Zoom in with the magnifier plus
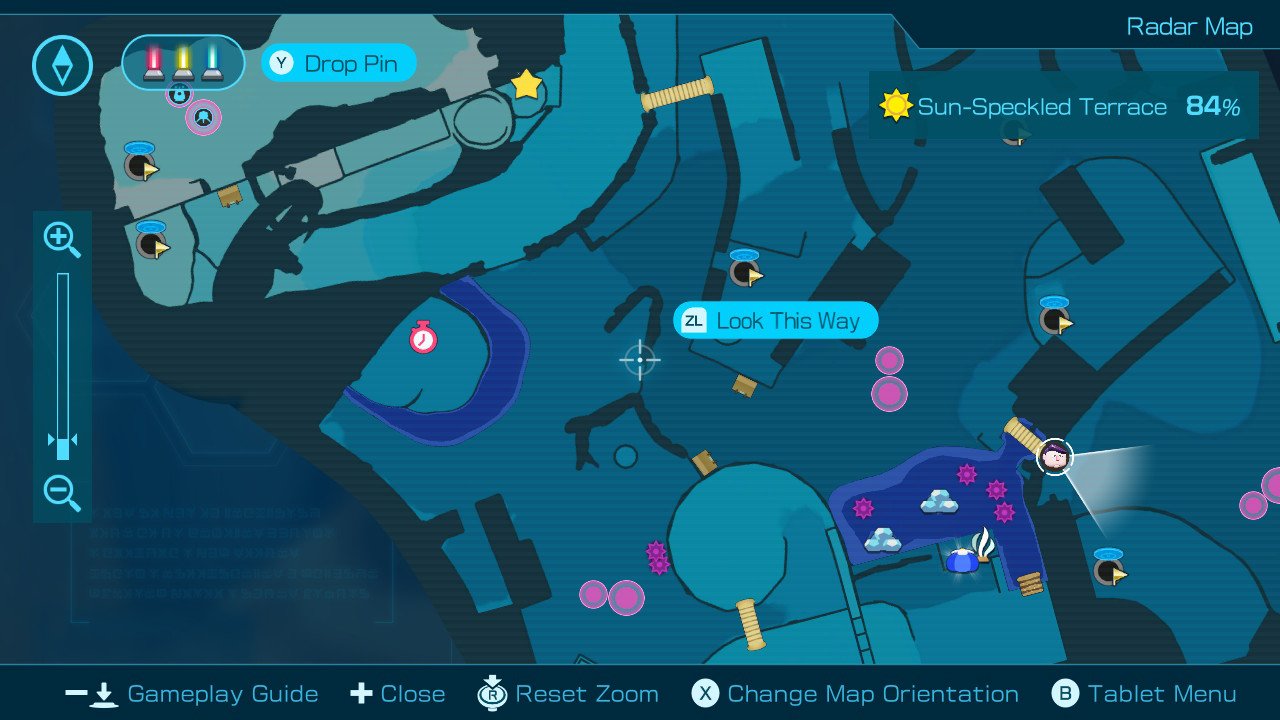 (x=62, y=240)
